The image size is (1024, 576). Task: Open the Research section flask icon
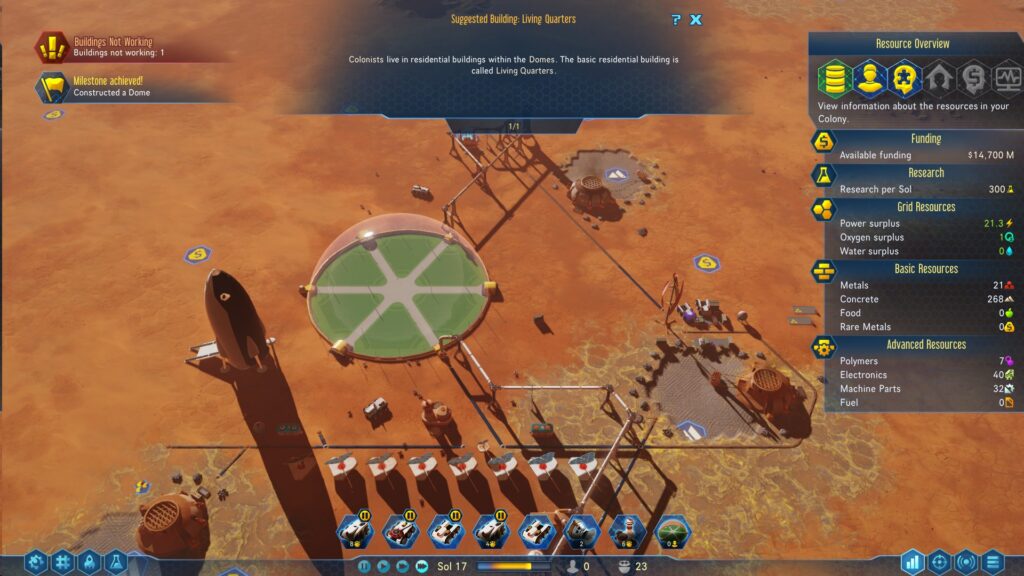(x=822, y=175)
